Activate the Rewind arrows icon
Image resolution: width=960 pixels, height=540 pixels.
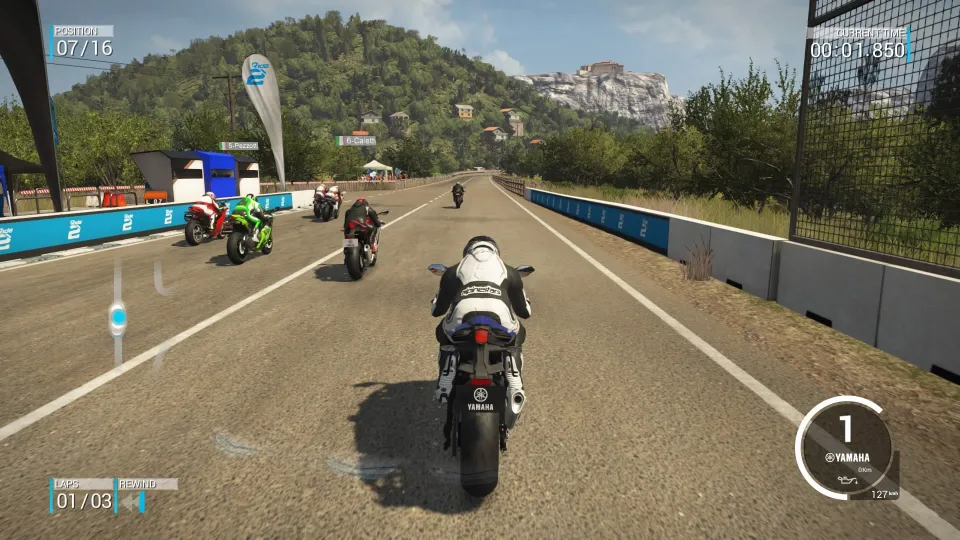133,501
